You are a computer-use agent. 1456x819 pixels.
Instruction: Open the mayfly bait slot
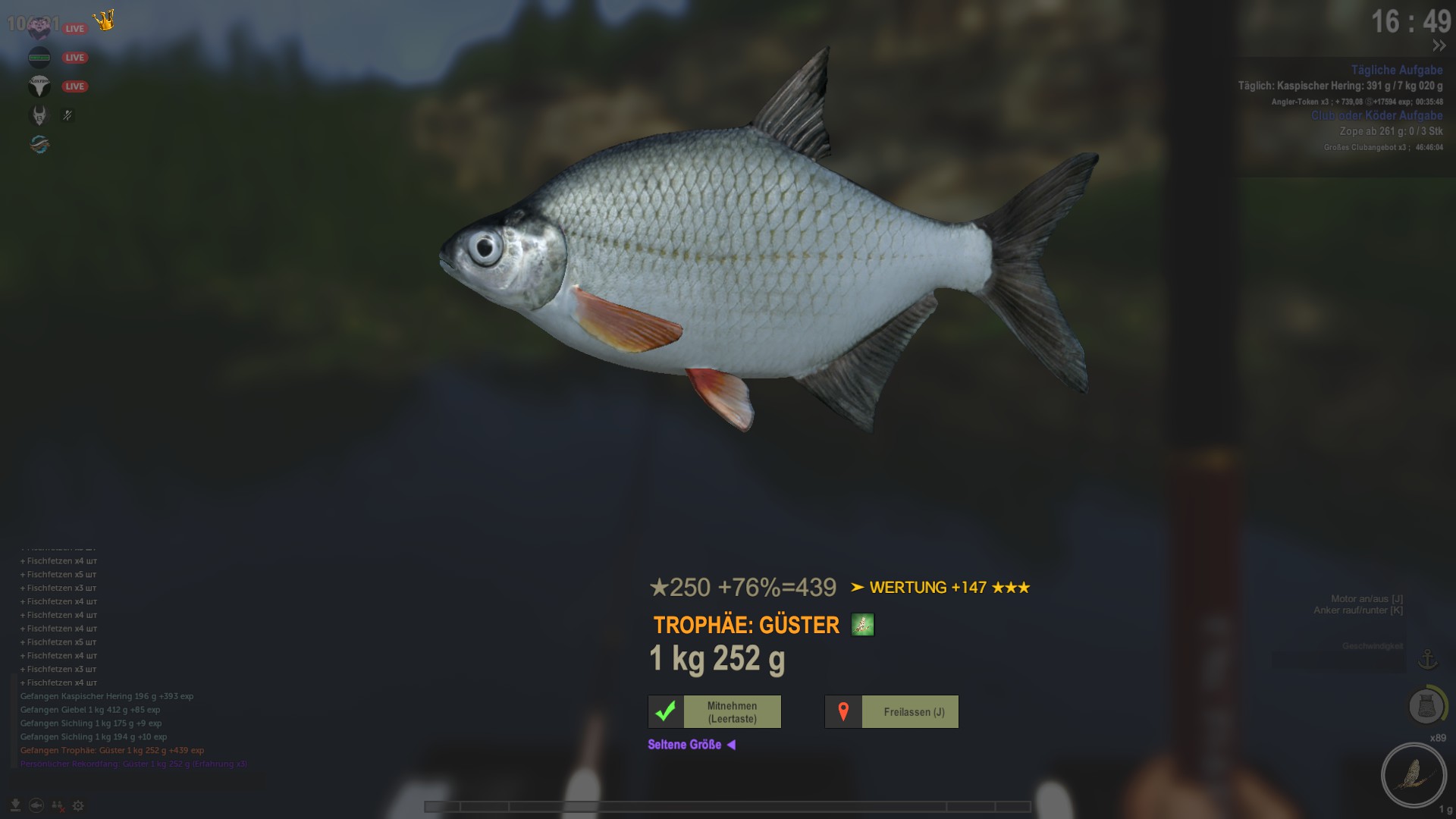[1414, 775]
